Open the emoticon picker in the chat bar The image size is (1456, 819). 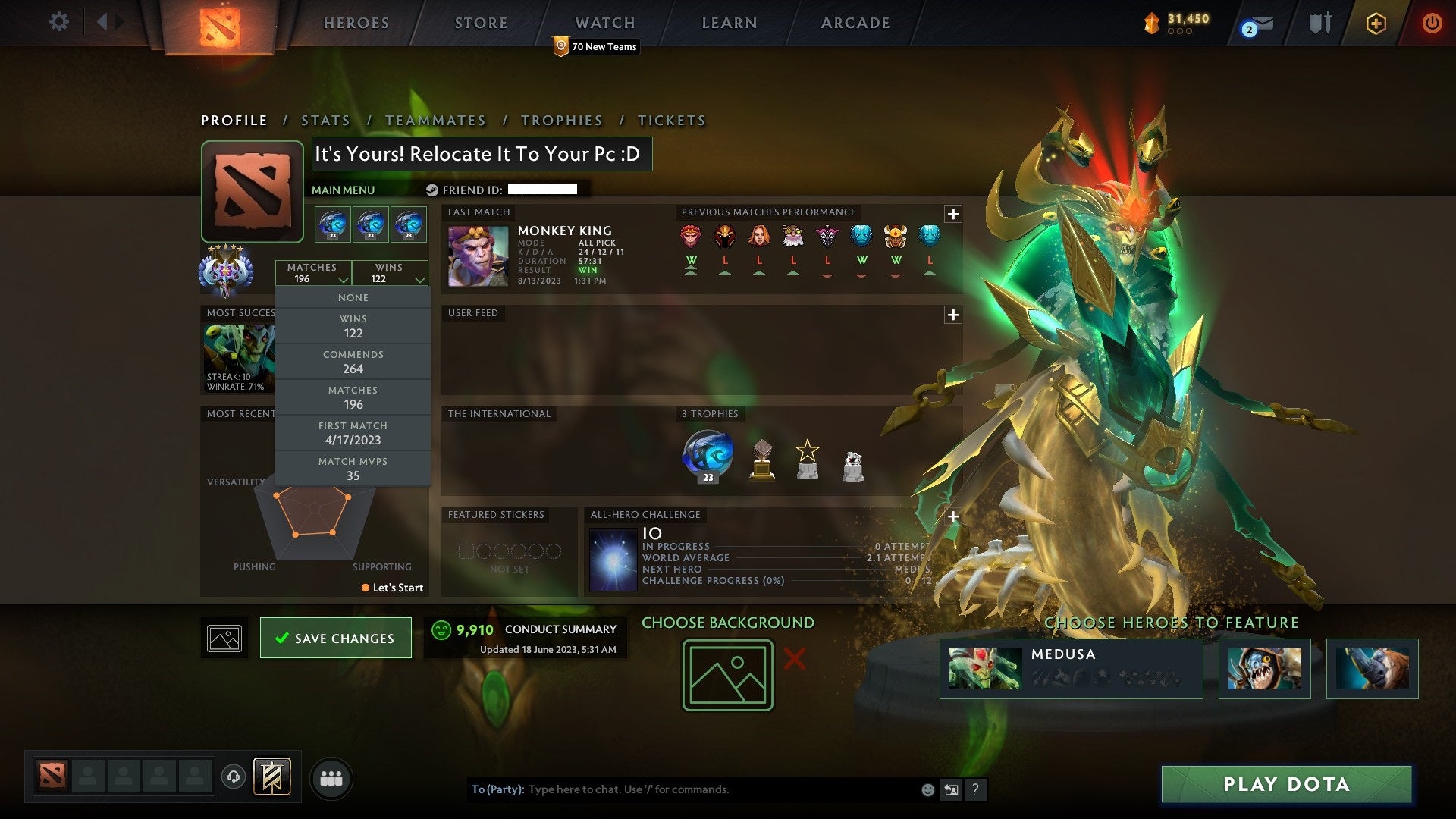click(x=927, y=789)
